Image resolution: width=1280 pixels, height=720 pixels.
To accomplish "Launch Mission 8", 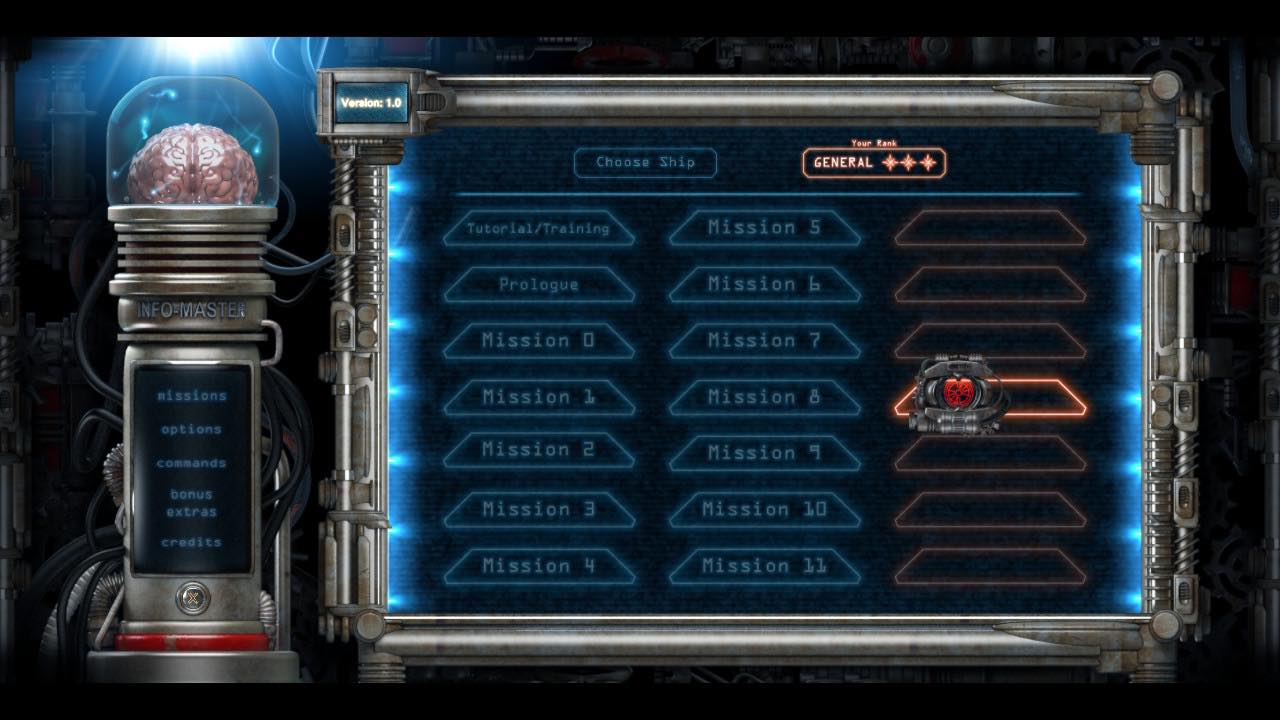I will pyautogui.click(x=764, y=397).
